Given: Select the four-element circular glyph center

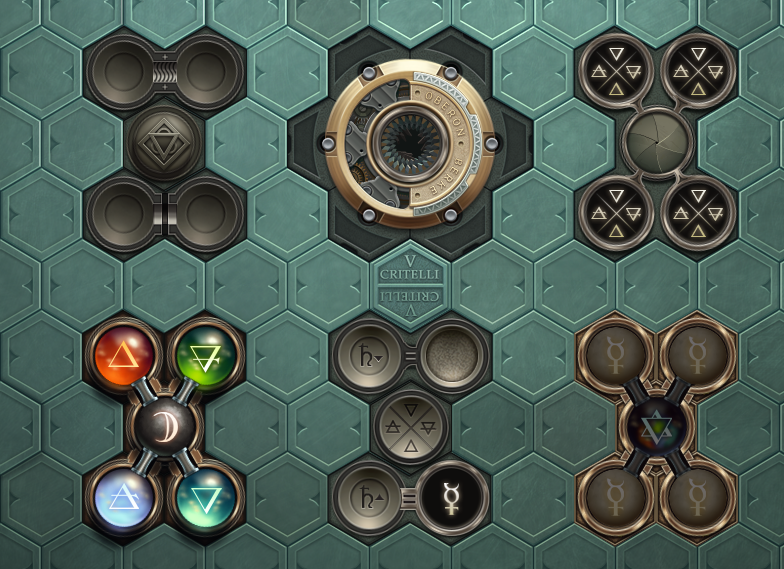Looking at the screenshot, I should click(x=410, y=426).
